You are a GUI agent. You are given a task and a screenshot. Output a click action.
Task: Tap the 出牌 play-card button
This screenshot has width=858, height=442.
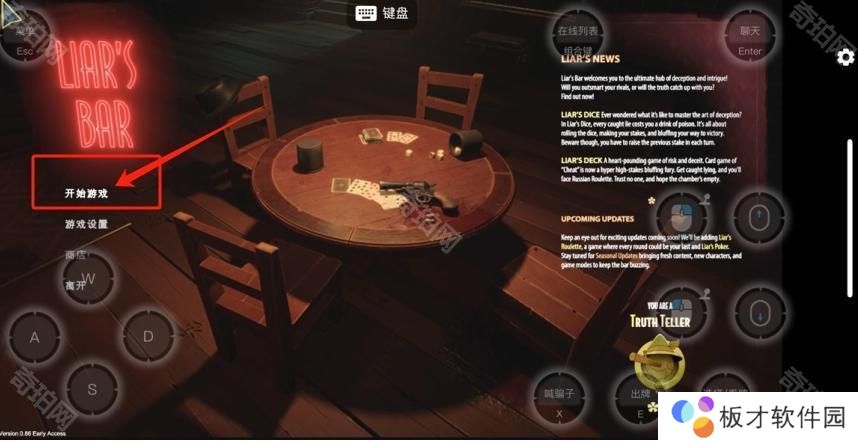(x=640, y=400)
